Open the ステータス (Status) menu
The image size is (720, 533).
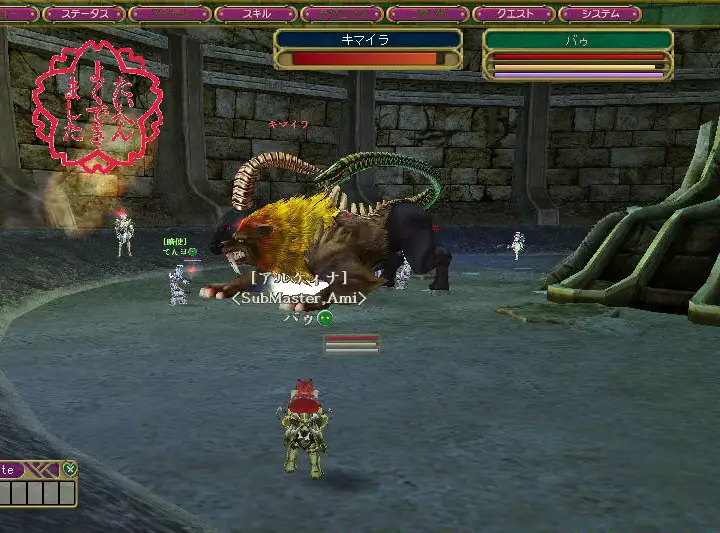[84, 14]
